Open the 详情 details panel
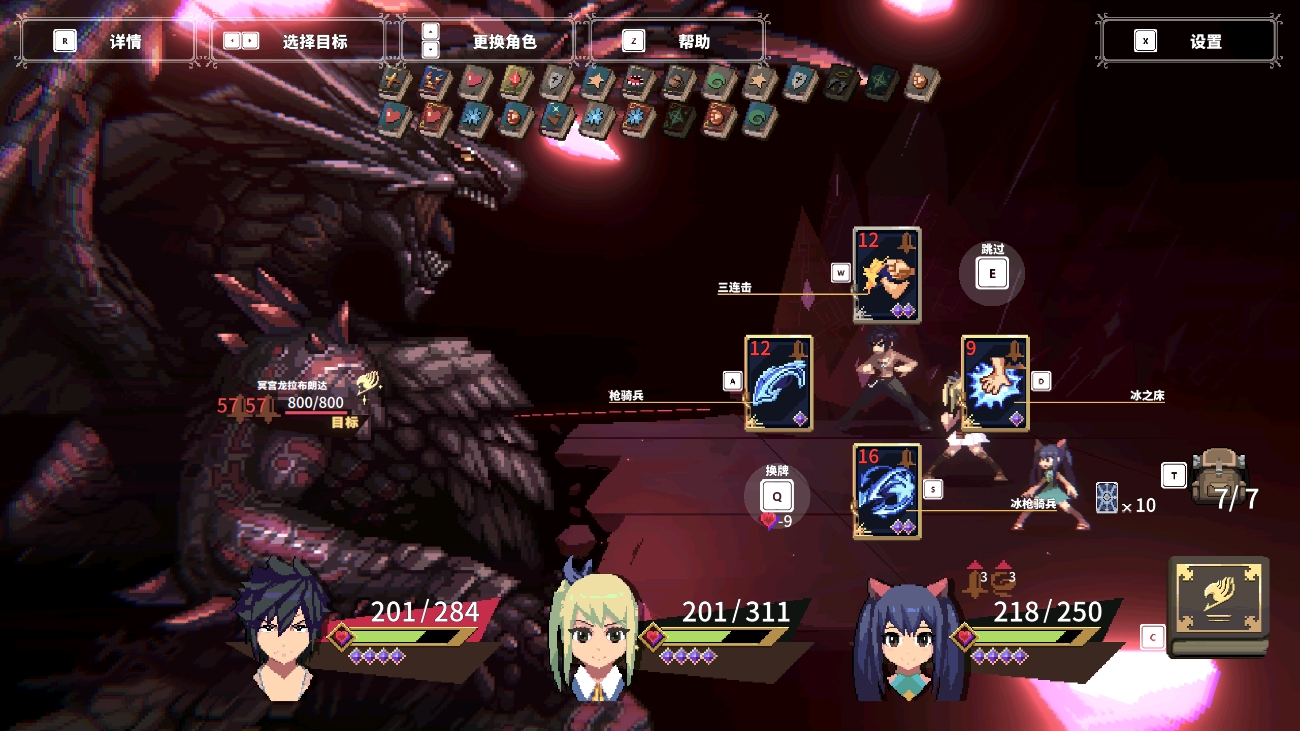This screenshot has height=731, width=1300. [x=108, y=41]
